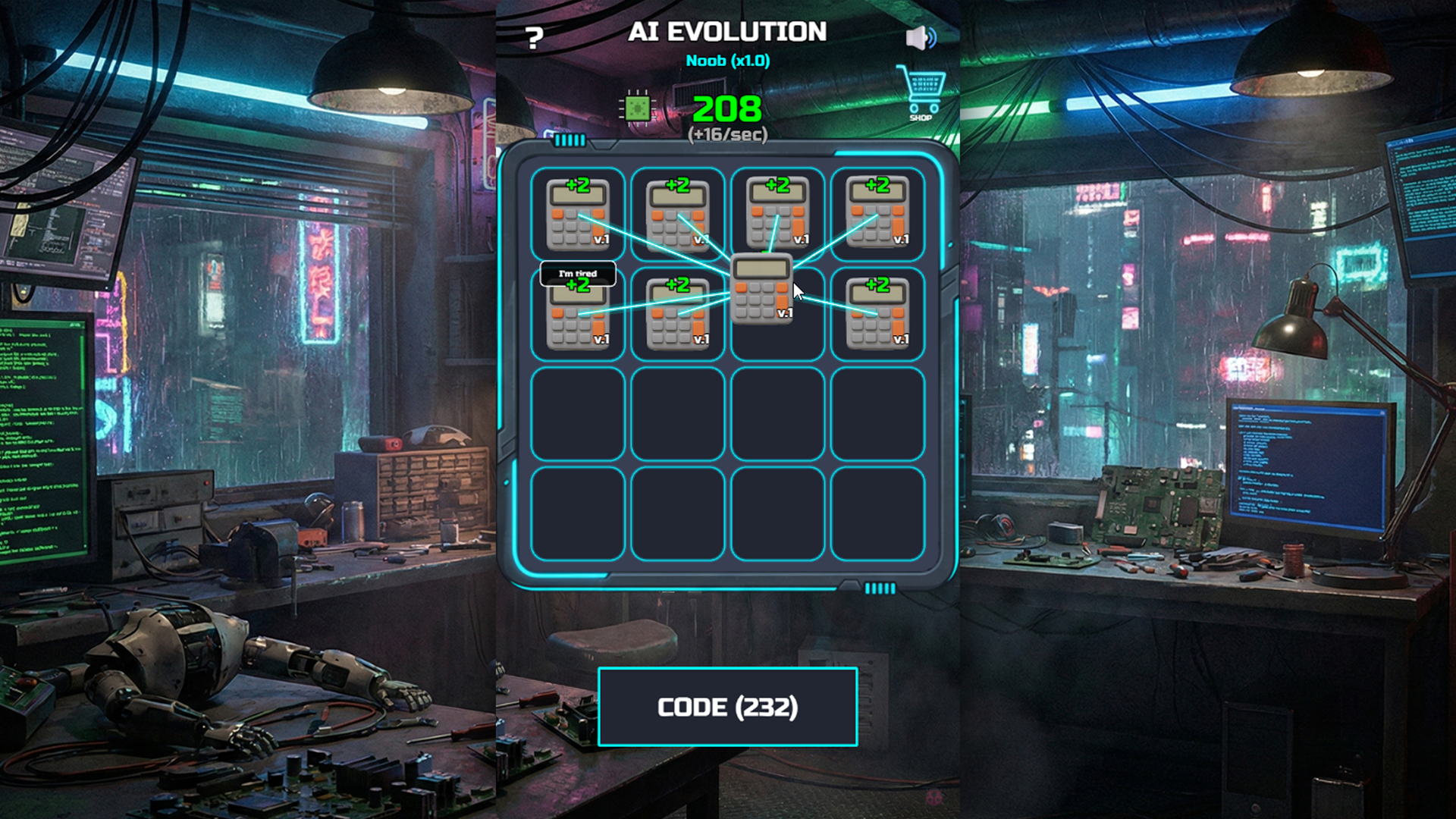Select the second calculator in the top row
The width and height of the screenshot is (1456, 819).
coord(679,215)
